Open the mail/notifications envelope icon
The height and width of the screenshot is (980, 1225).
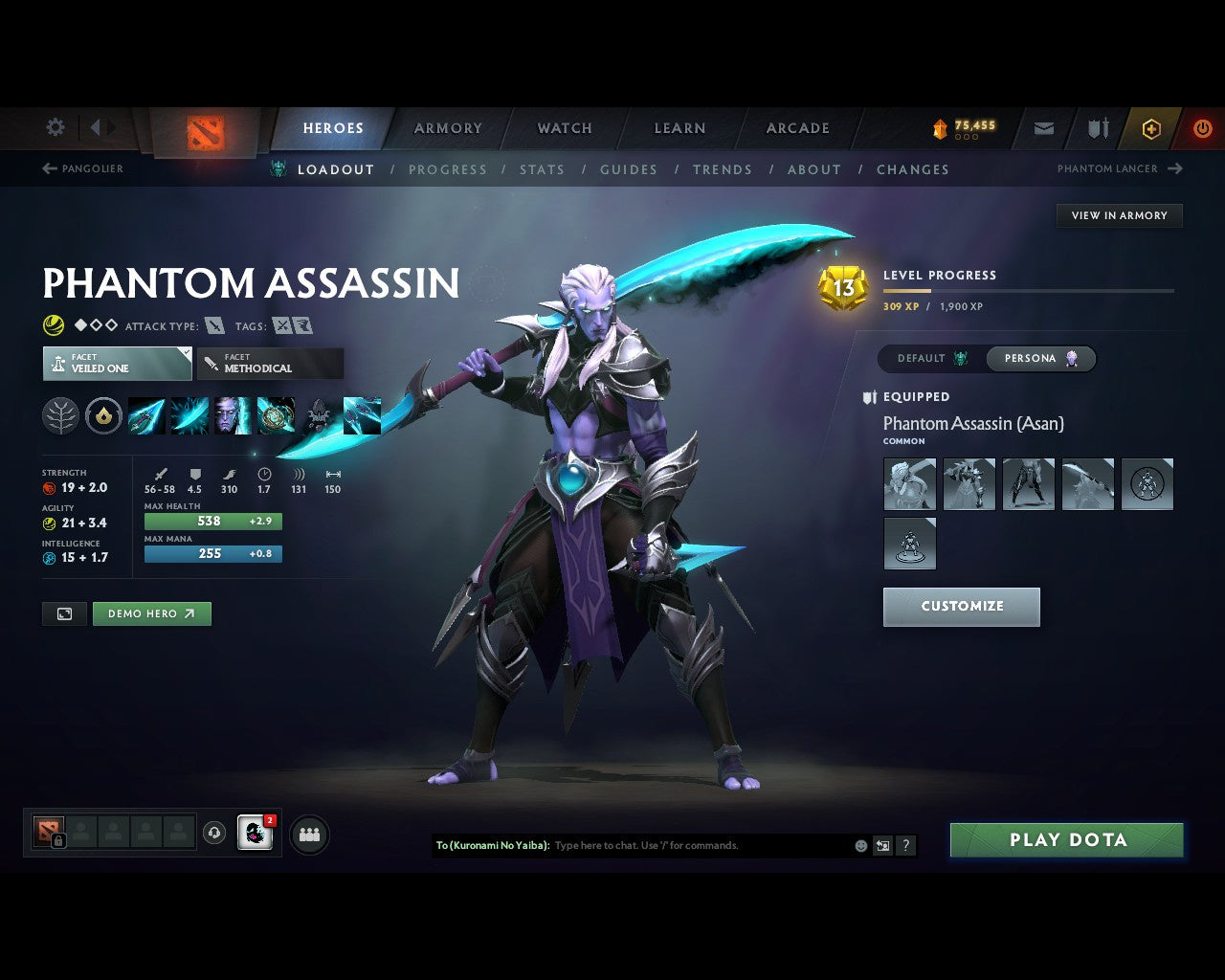(1043, 128)
